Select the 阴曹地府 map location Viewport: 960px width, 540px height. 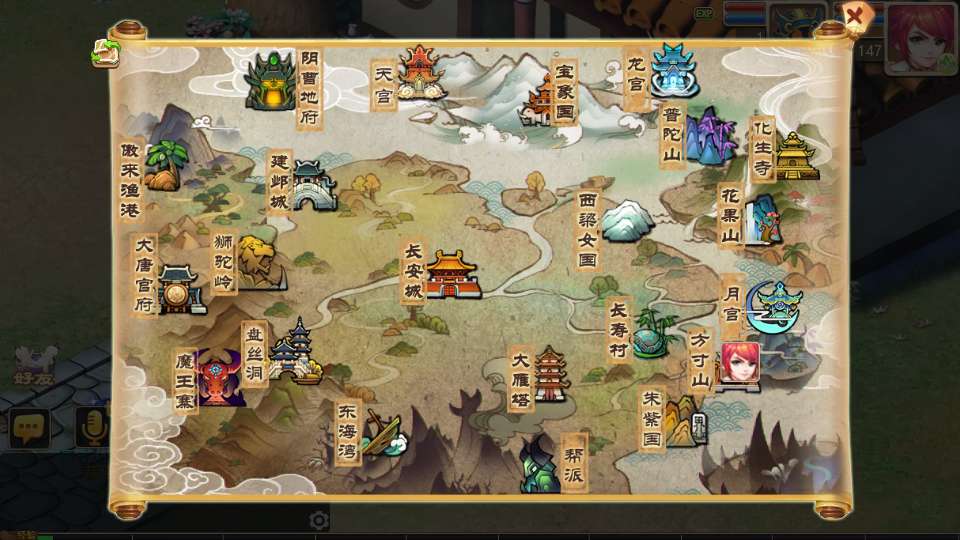(270, 82)
